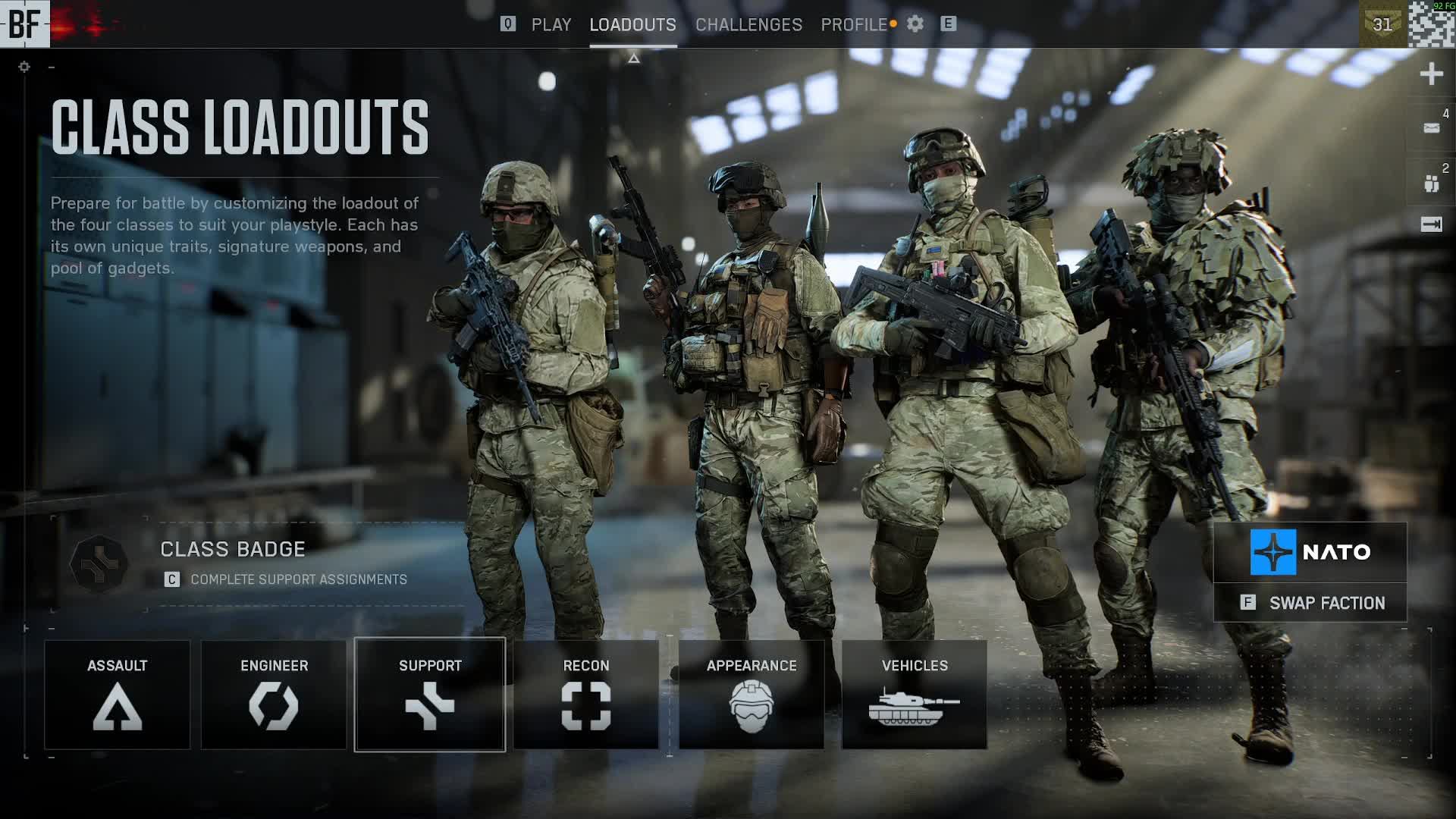Go to the PROFILE tab
The width and height of the screenshot is (1456, 819).
[x=854, y=24]
